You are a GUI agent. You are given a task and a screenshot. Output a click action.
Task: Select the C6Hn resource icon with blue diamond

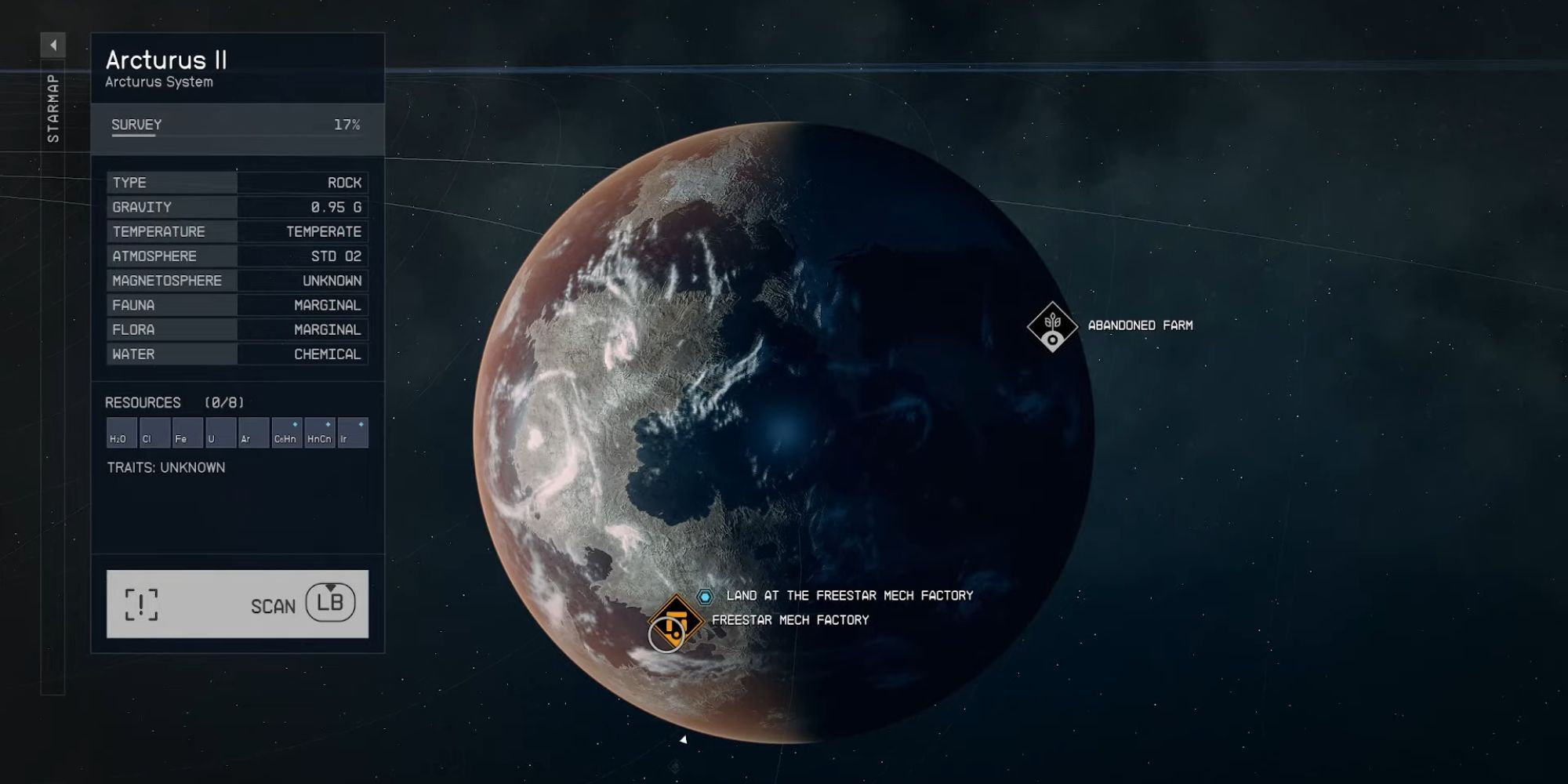point(285,431)
